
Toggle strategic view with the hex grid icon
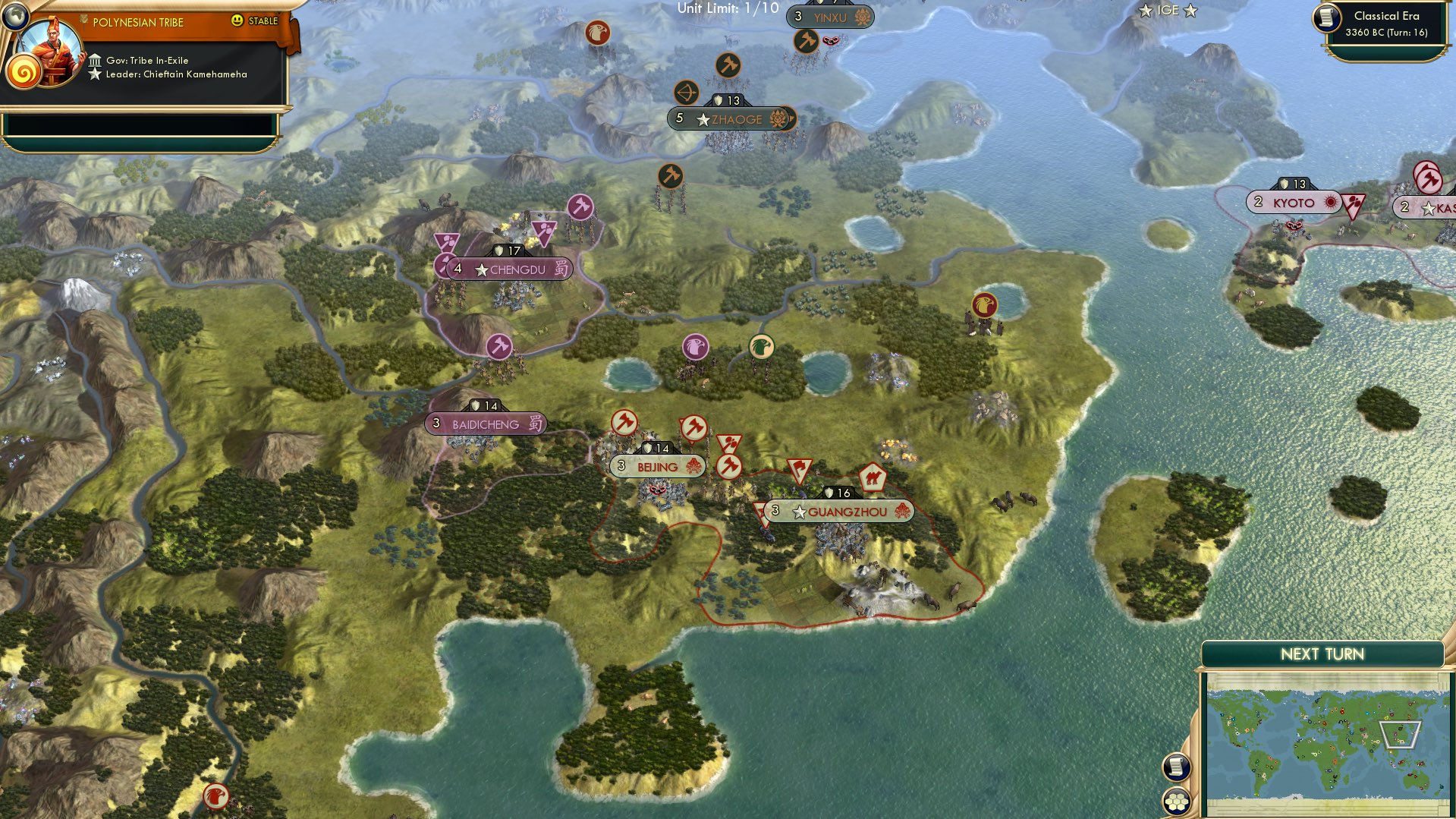tap(1176, 800)
